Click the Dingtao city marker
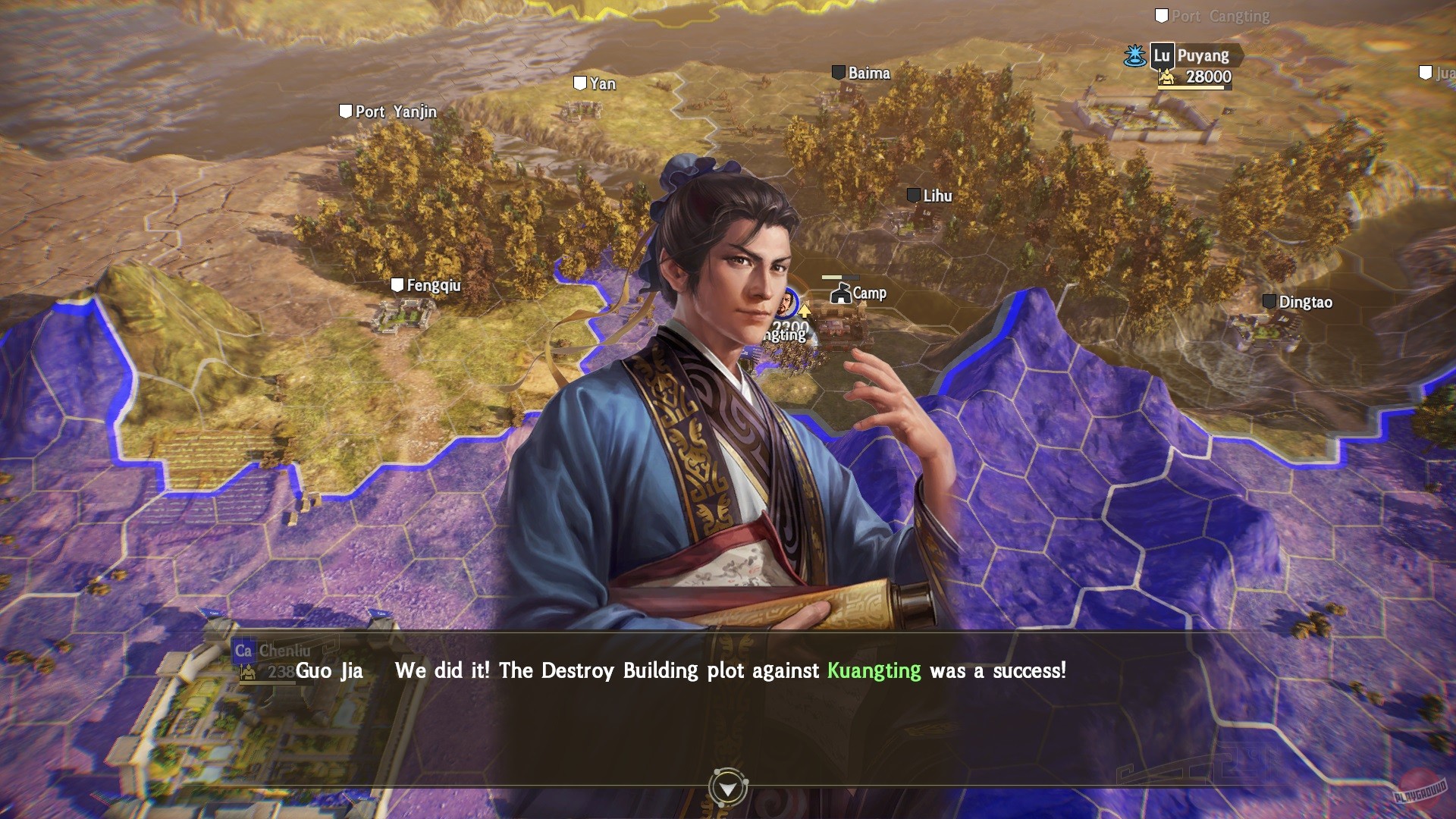This screenshot has height=819, width=1456. pyautogui.click(x=1271, y=302)
